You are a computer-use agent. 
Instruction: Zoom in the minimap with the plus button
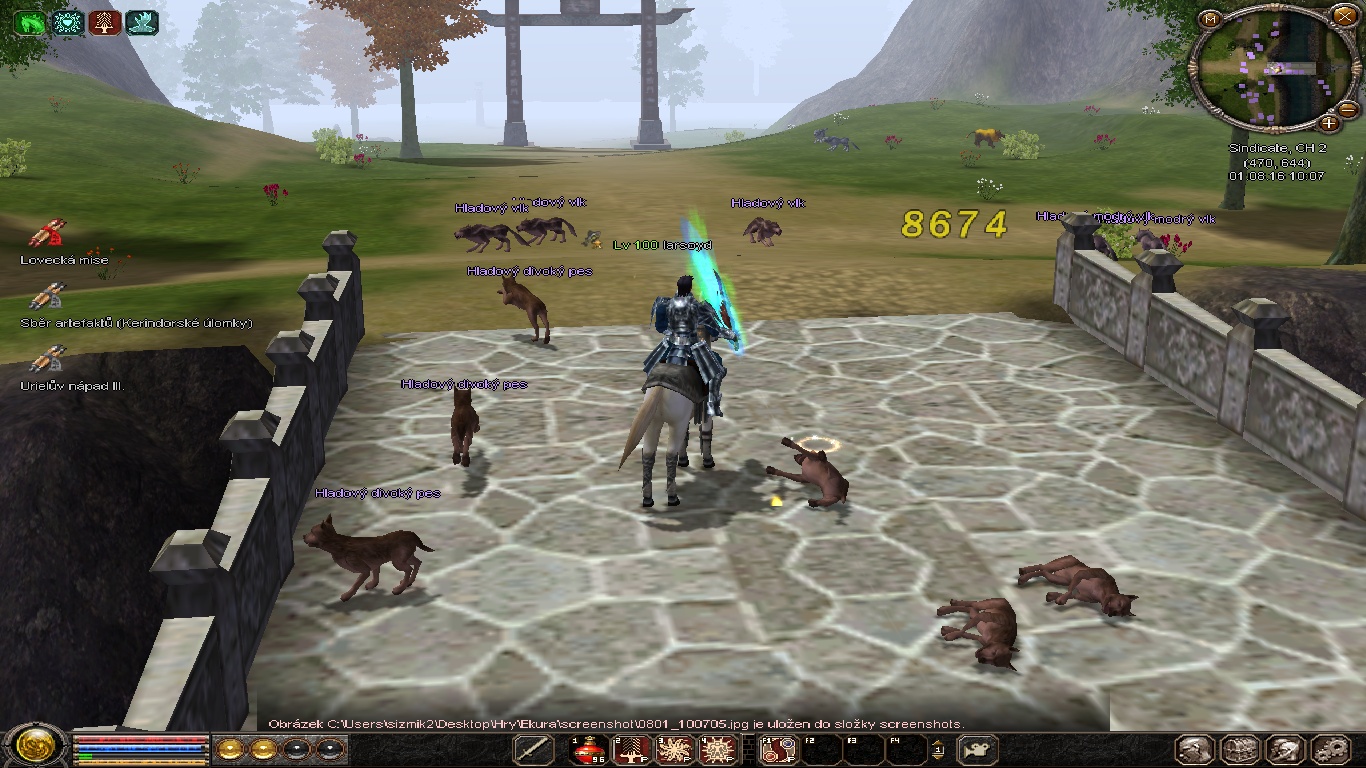click(x=1328, y=123)
